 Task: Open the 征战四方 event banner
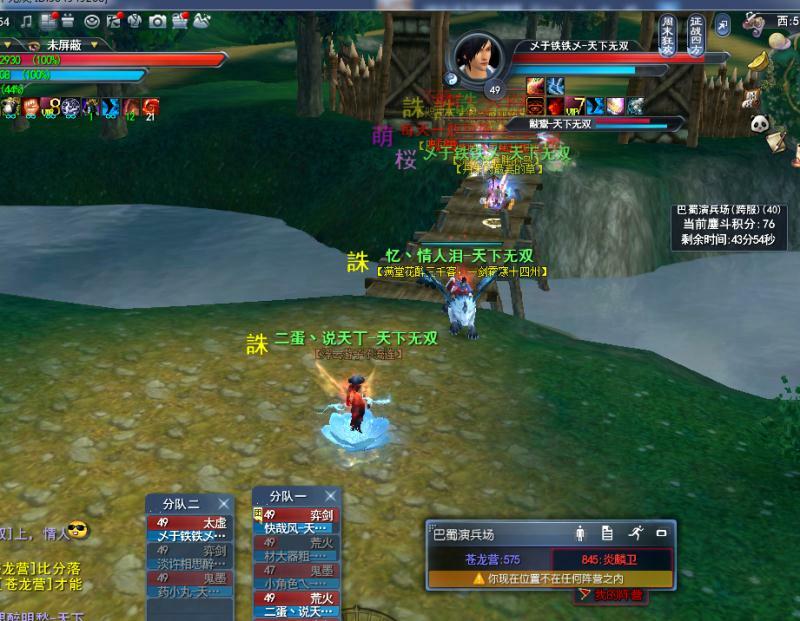[x=696, y=35]
